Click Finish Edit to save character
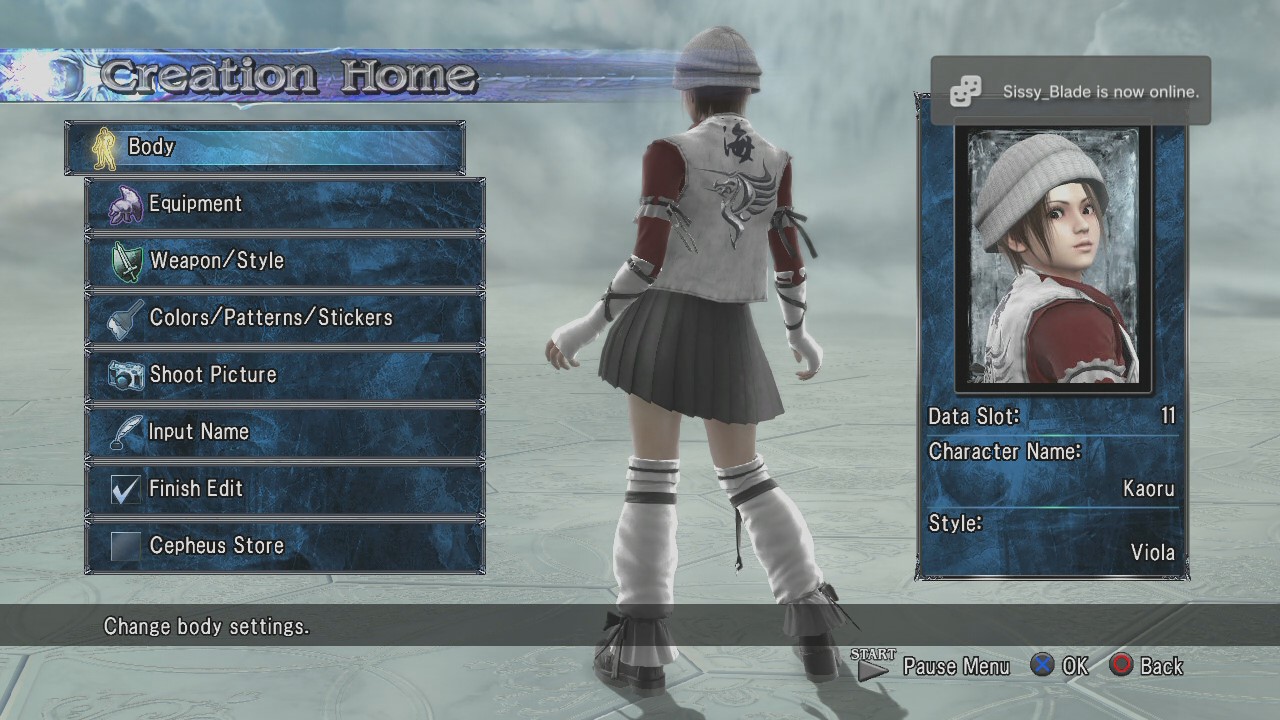The height and width of the screenshot is (720, 1280). 285,490
